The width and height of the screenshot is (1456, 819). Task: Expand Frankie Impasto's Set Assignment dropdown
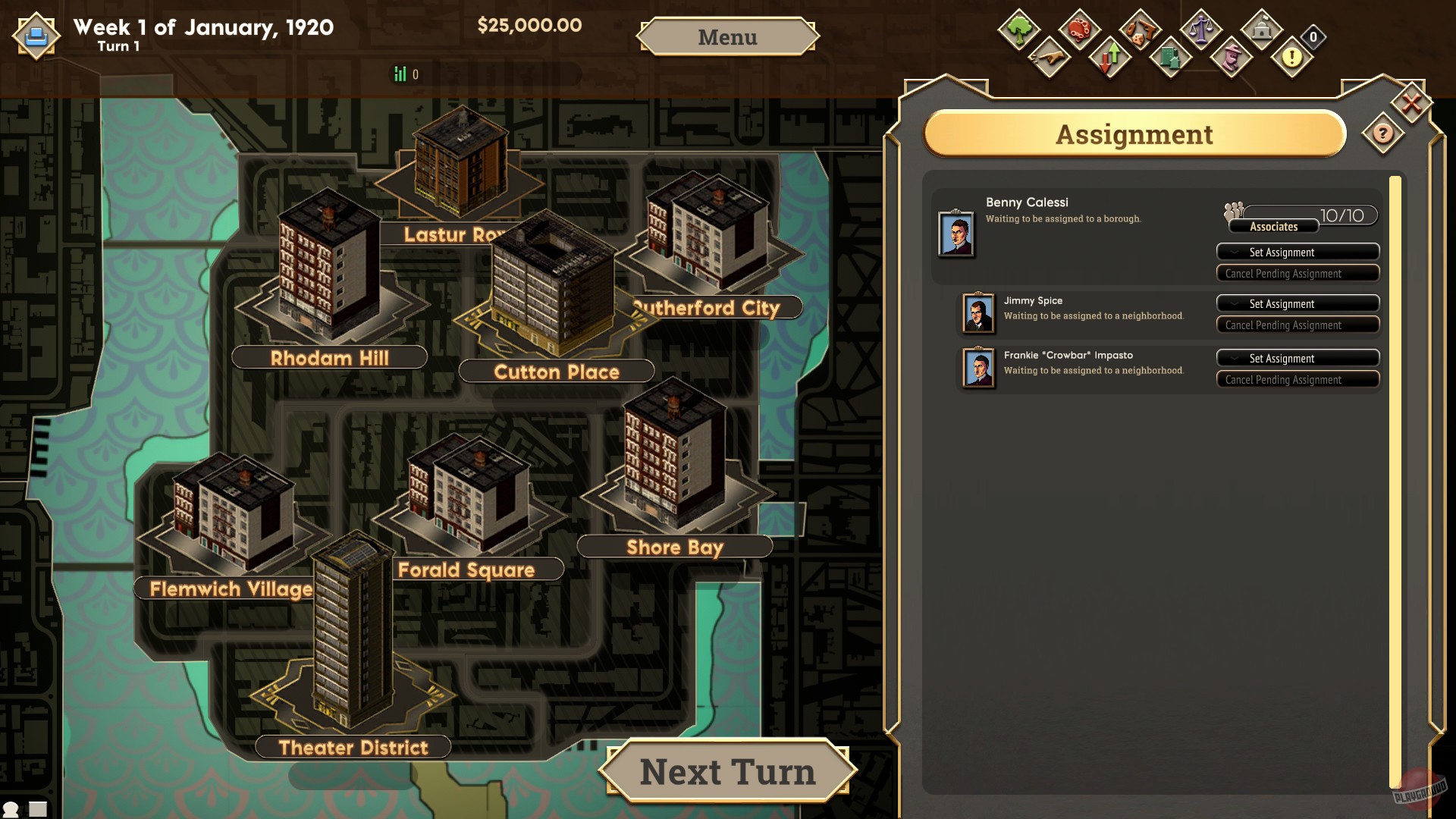(x=1297, y=358)
